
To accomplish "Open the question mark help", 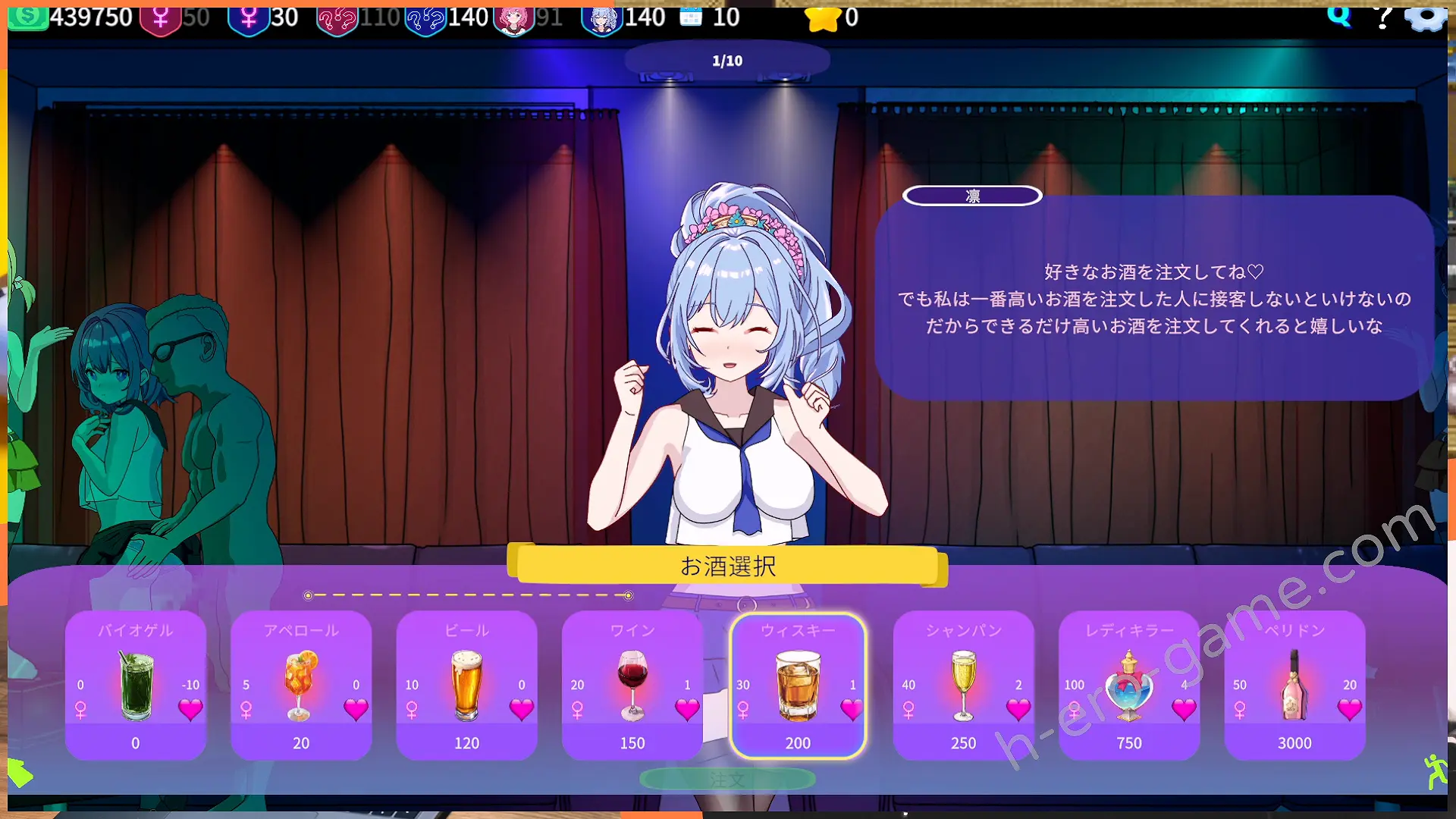I will click(1383, 17).
